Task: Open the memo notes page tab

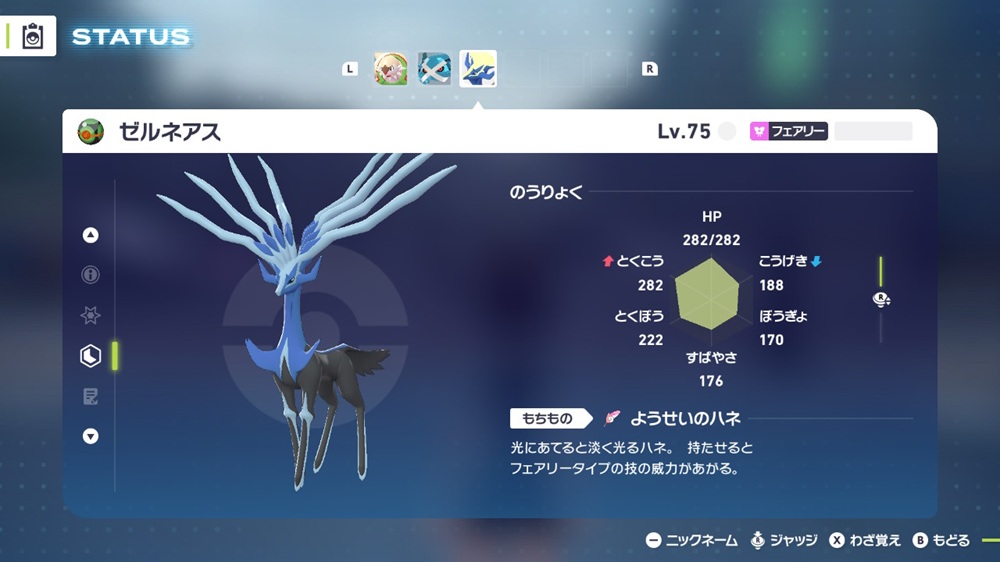Action: 91,396
